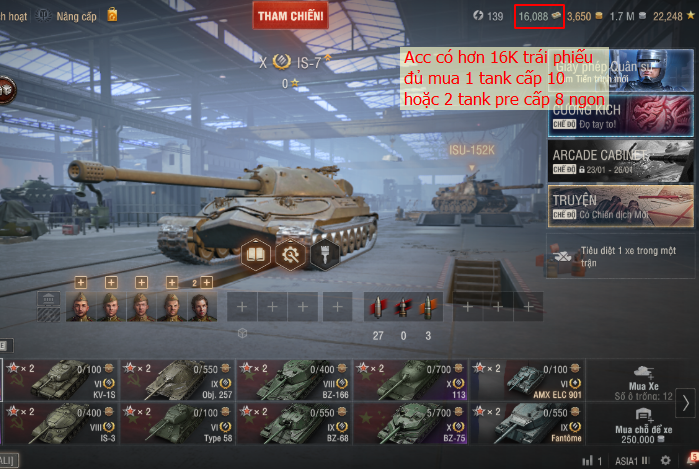Choose the BZ-166 tank from the carousel
This screenshot has height=469, width=699.
coord(293,379)
